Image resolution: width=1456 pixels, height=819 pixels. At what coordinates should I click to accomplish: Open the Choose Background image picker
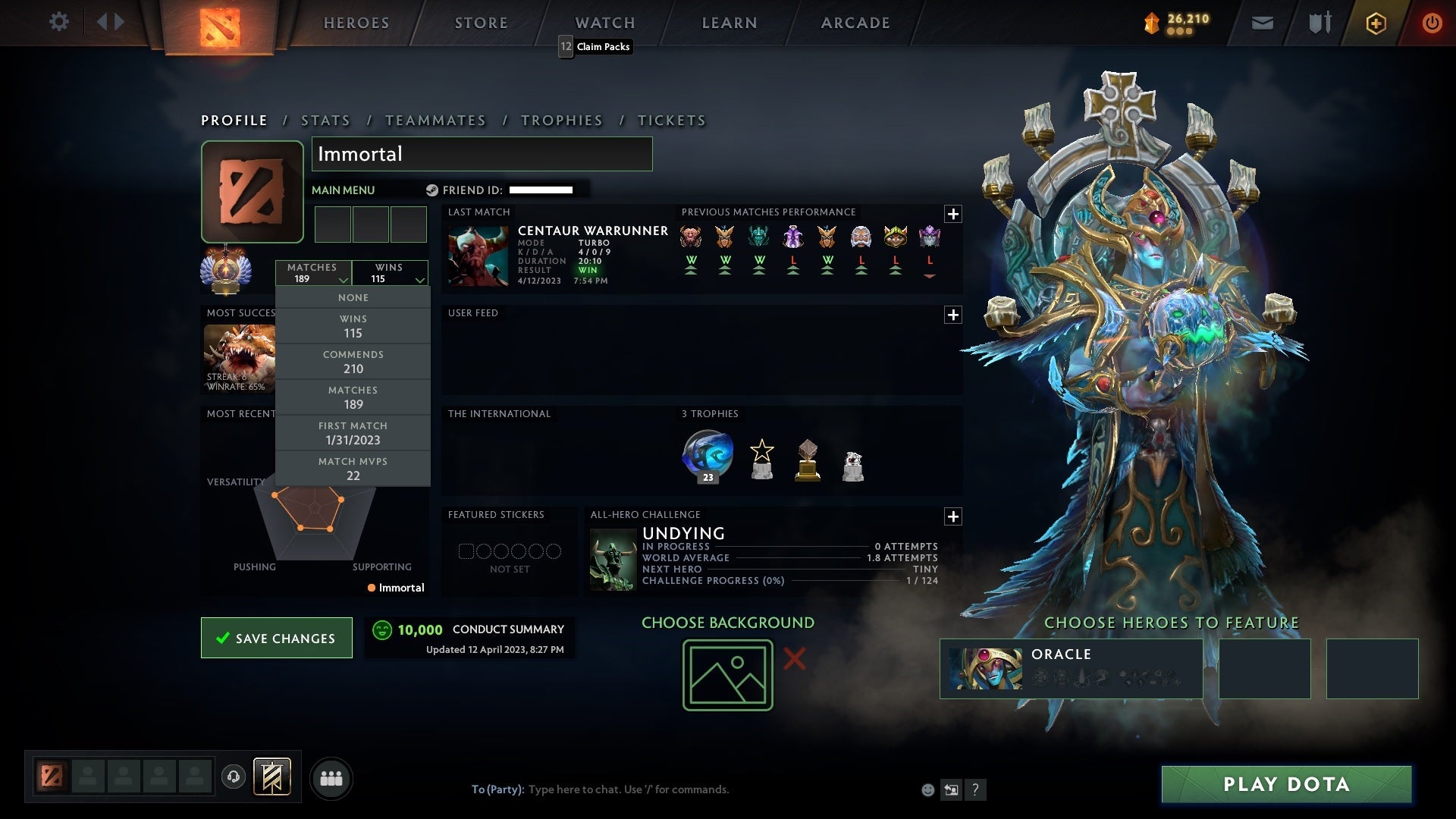[x=726, y=673]
